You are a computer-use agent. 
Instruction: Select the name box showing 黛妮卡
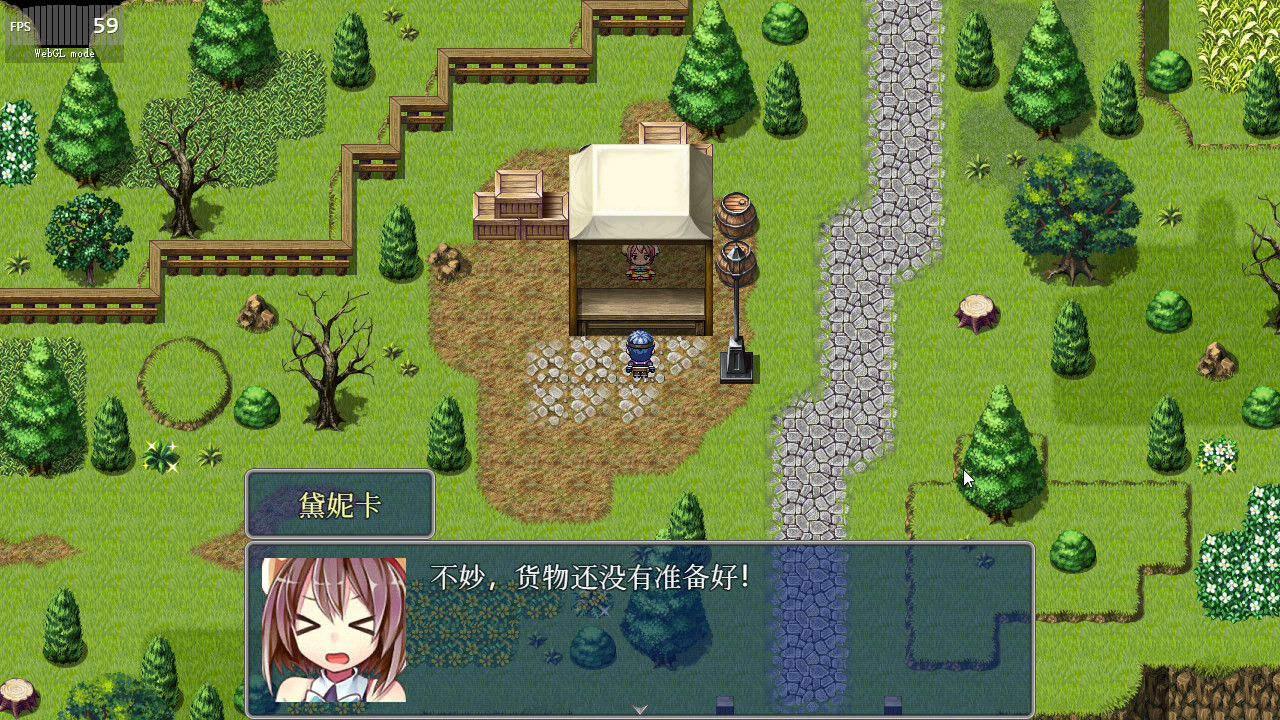pyautogui.click(x=339, y=504)
